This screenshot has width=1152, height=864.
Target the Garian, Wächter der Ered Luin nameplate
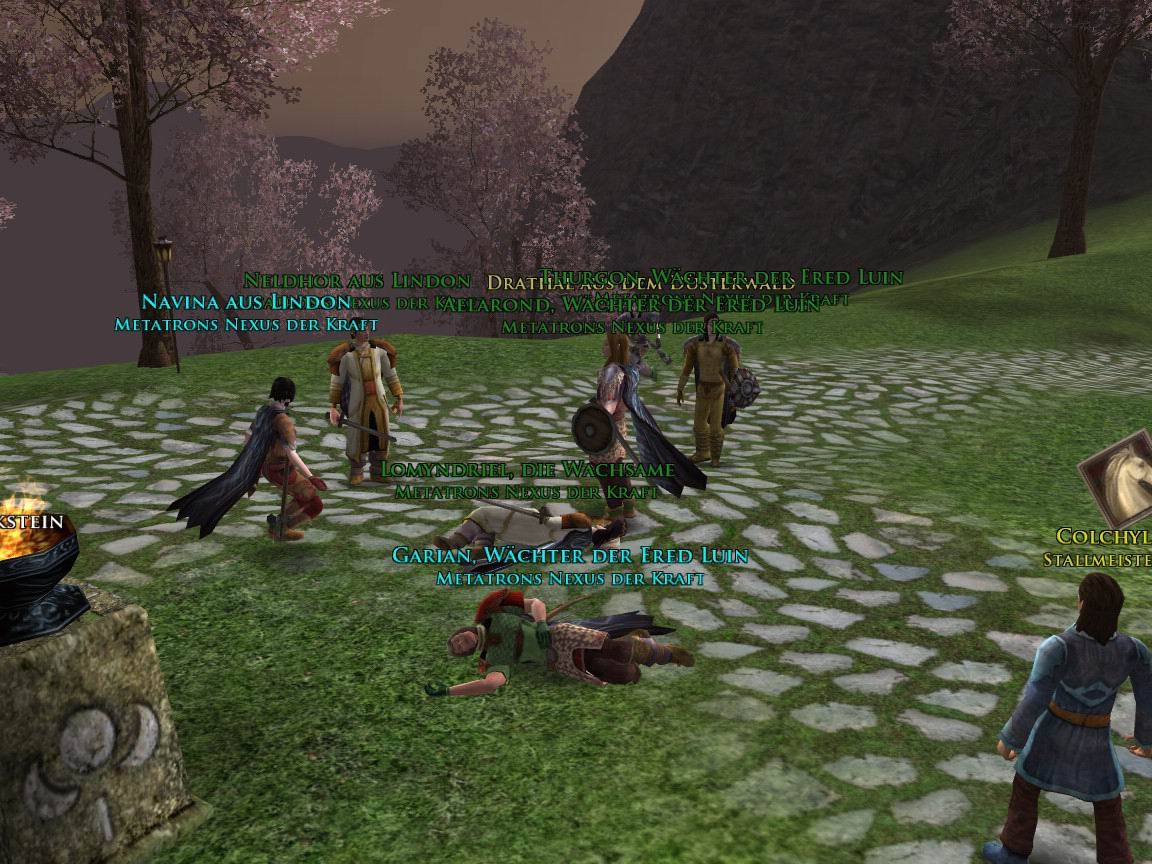(x=570, y=556)
